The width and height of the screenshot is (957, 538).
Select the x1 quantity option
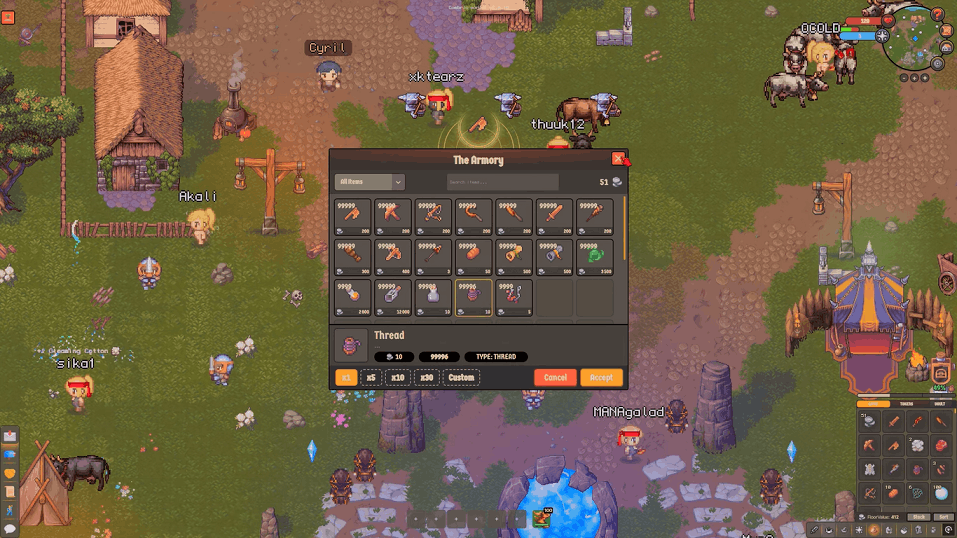[345, 377]
